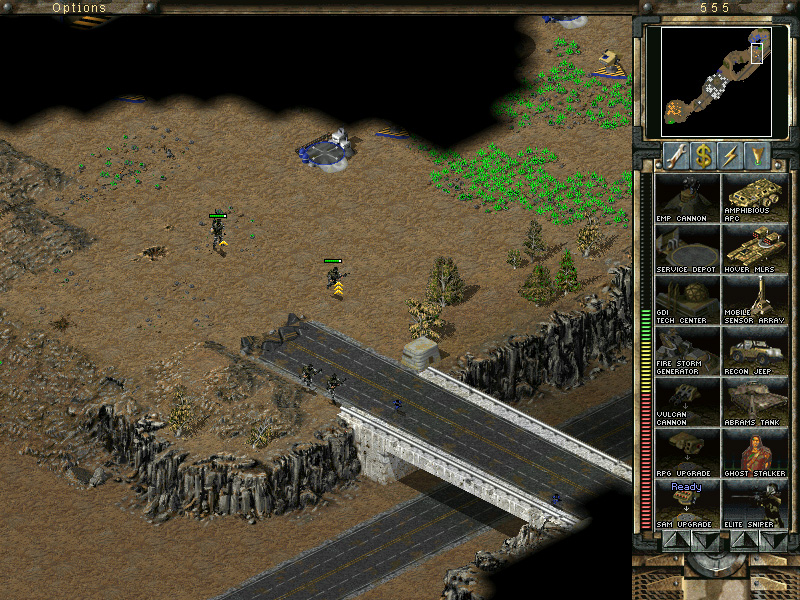Select the Vulcan Cannon icon

[686, 402]
